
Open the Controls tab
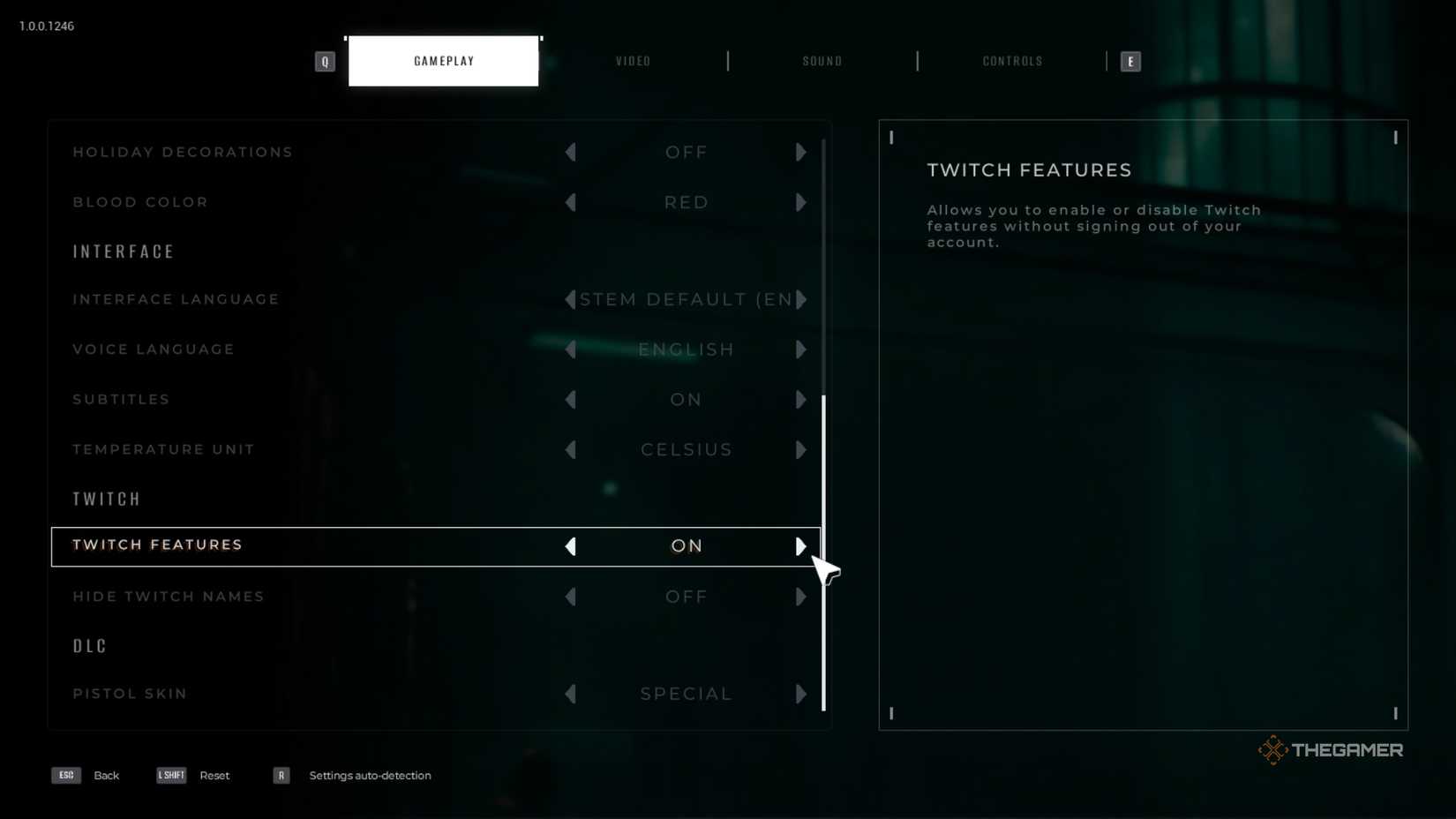(x=1011, y=61)
